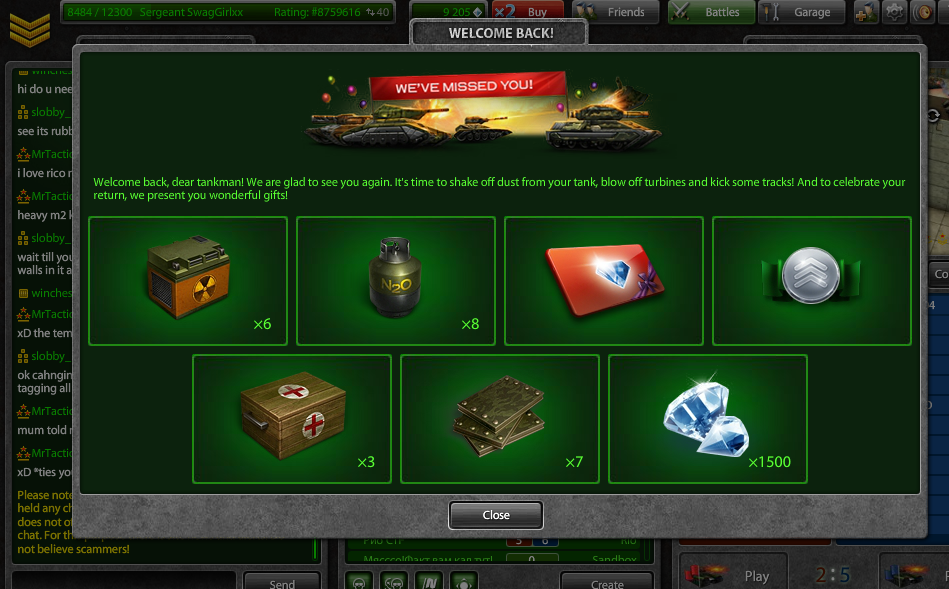
Task: Select the double armor plates gift
Action: [500, 419]
